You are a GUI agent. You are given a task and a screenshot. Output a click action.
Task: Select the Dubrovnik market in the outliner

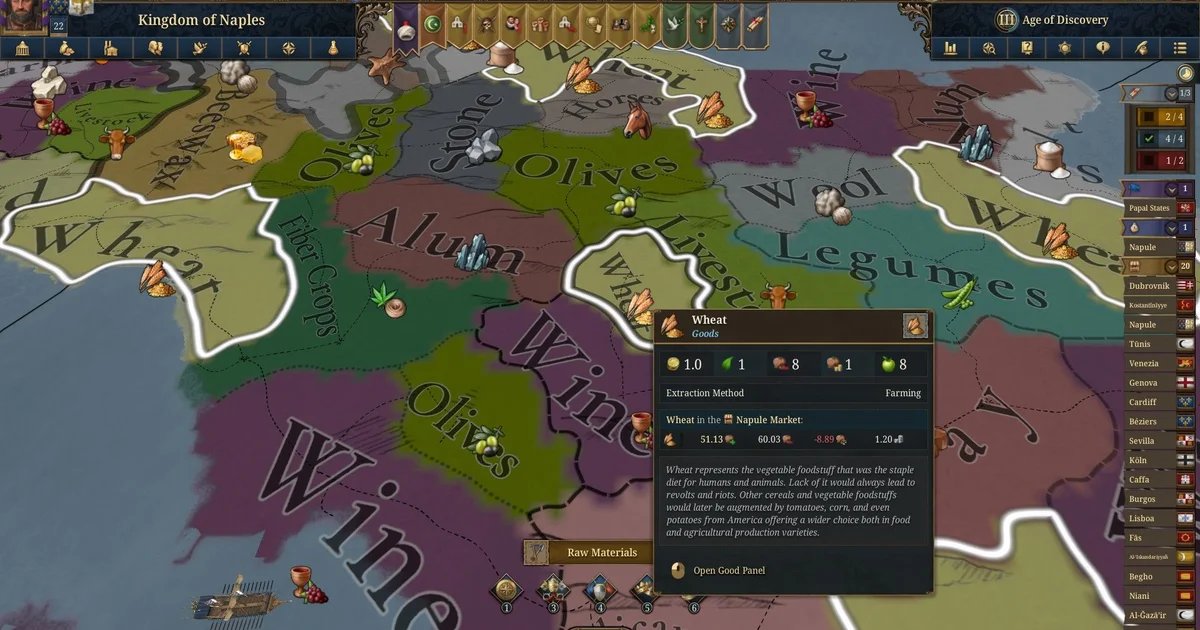tap(1148, 285)
